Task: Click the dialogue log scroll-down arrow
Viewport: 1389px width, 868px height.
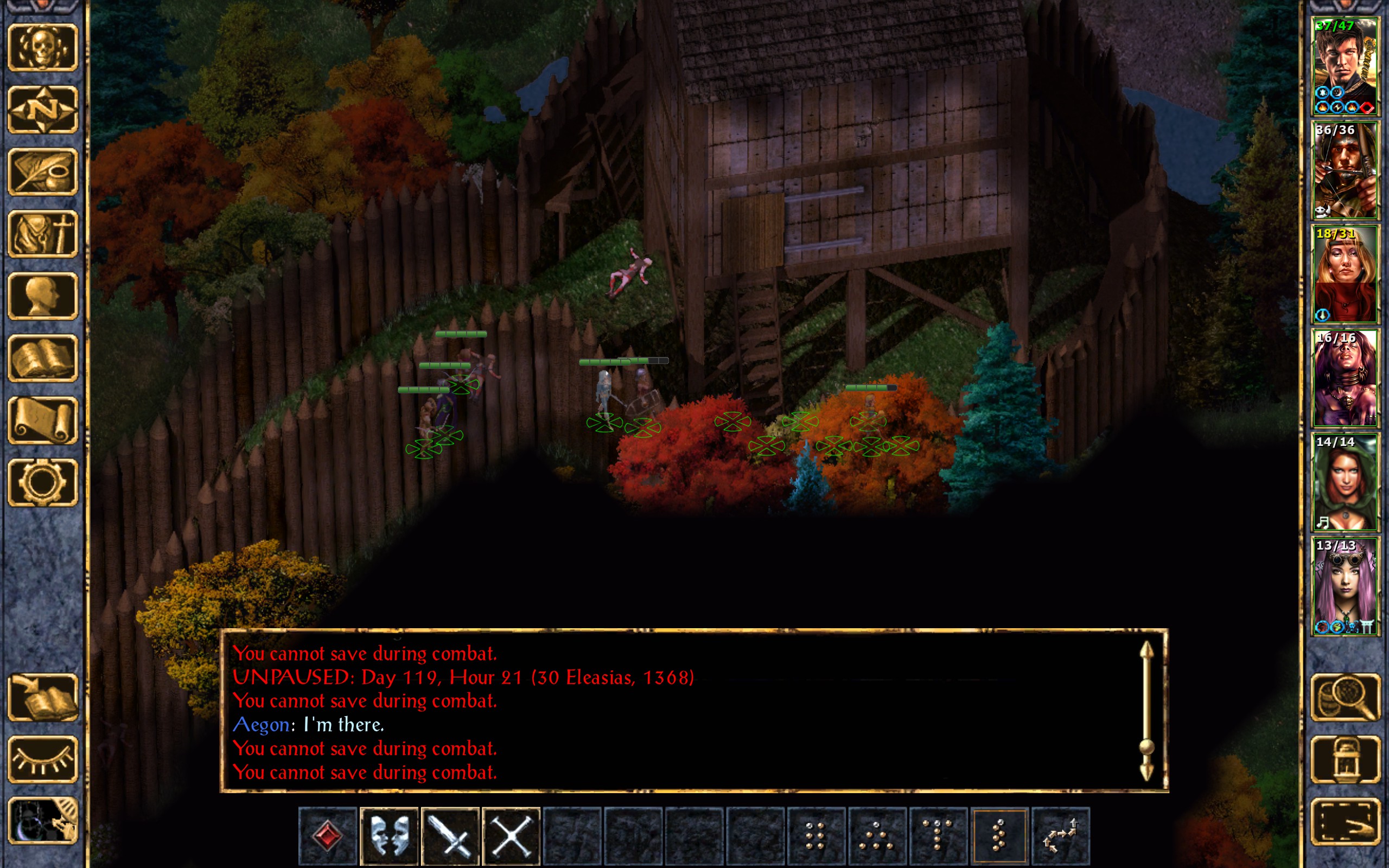Action: coord(1146,772)
